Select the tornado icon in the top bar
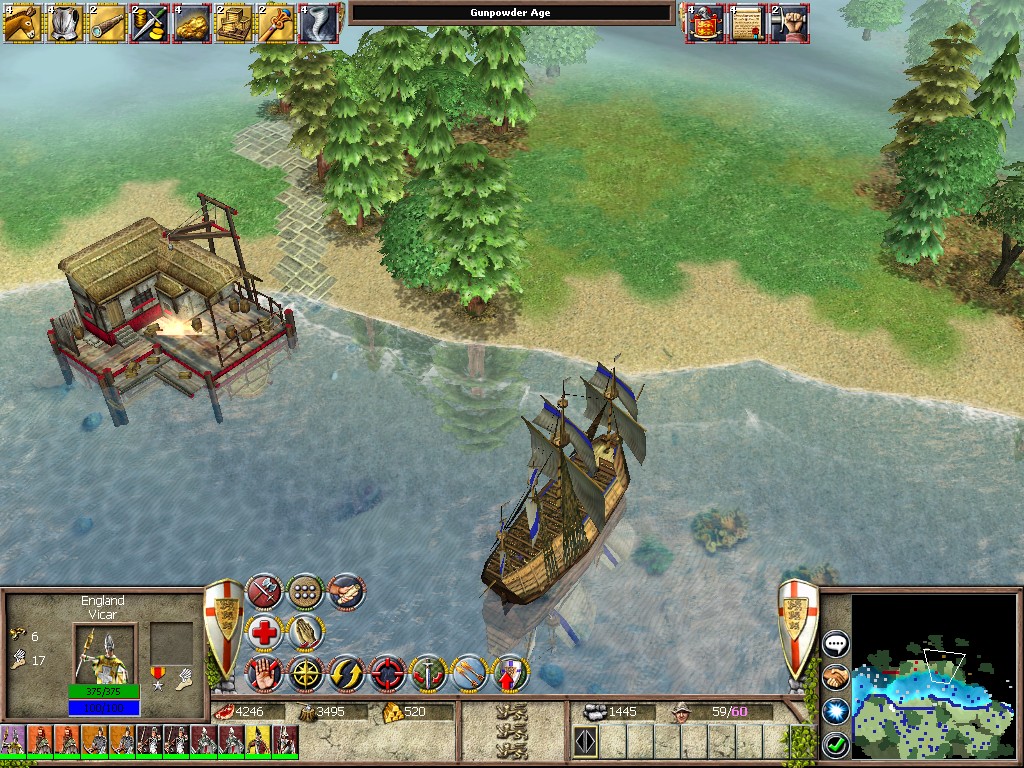This screenshot has height=768, width=1024. point(316,22)
